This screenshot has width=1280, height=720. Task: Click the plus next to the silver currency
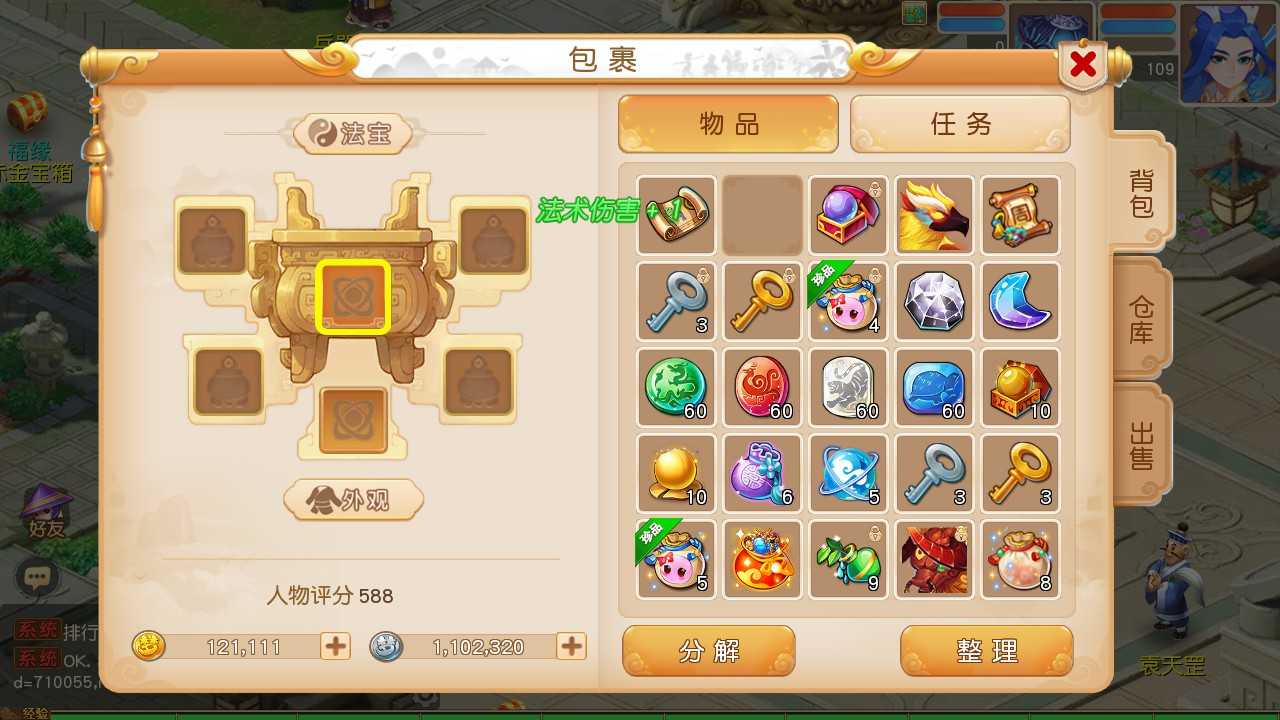570,647
